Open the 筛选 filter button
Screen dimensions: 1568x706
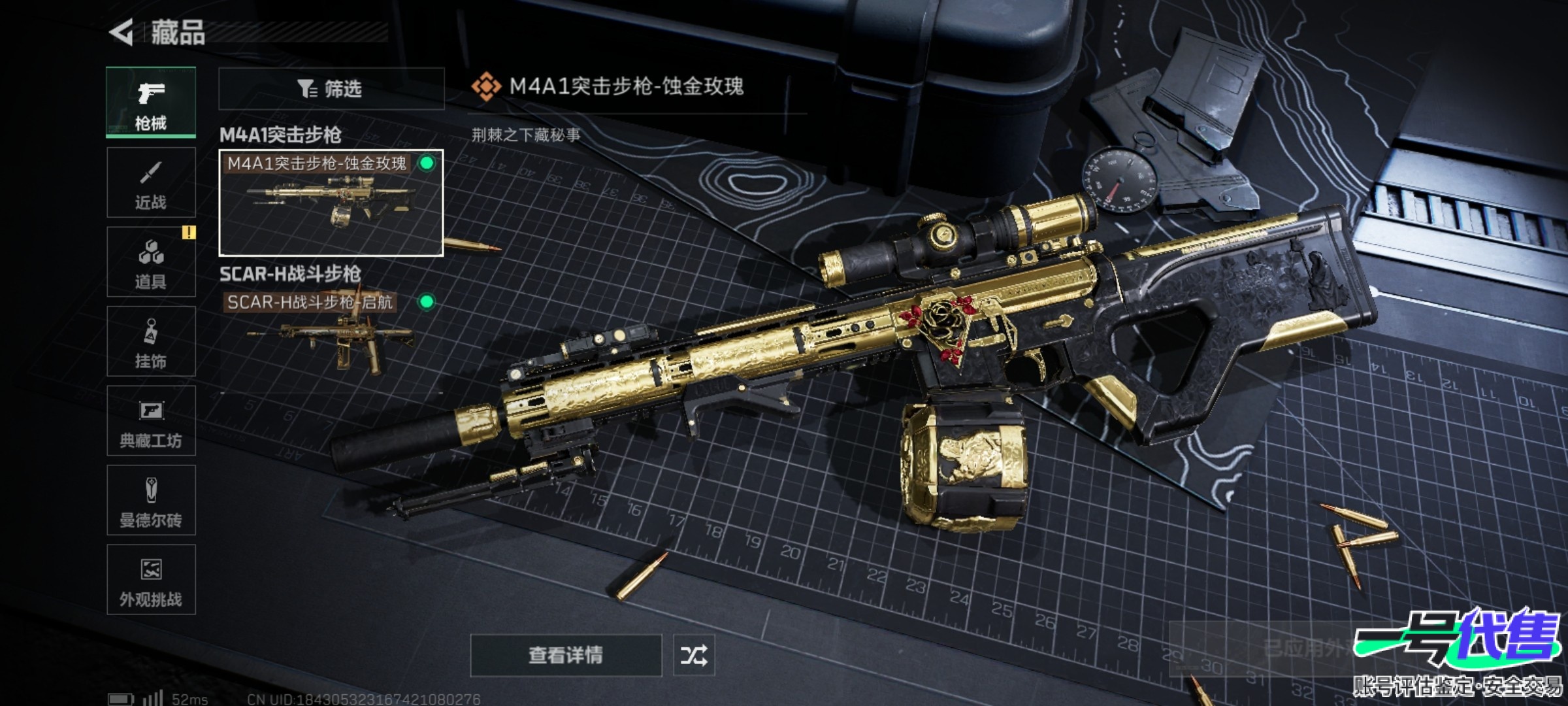click(x=331, y=88)
